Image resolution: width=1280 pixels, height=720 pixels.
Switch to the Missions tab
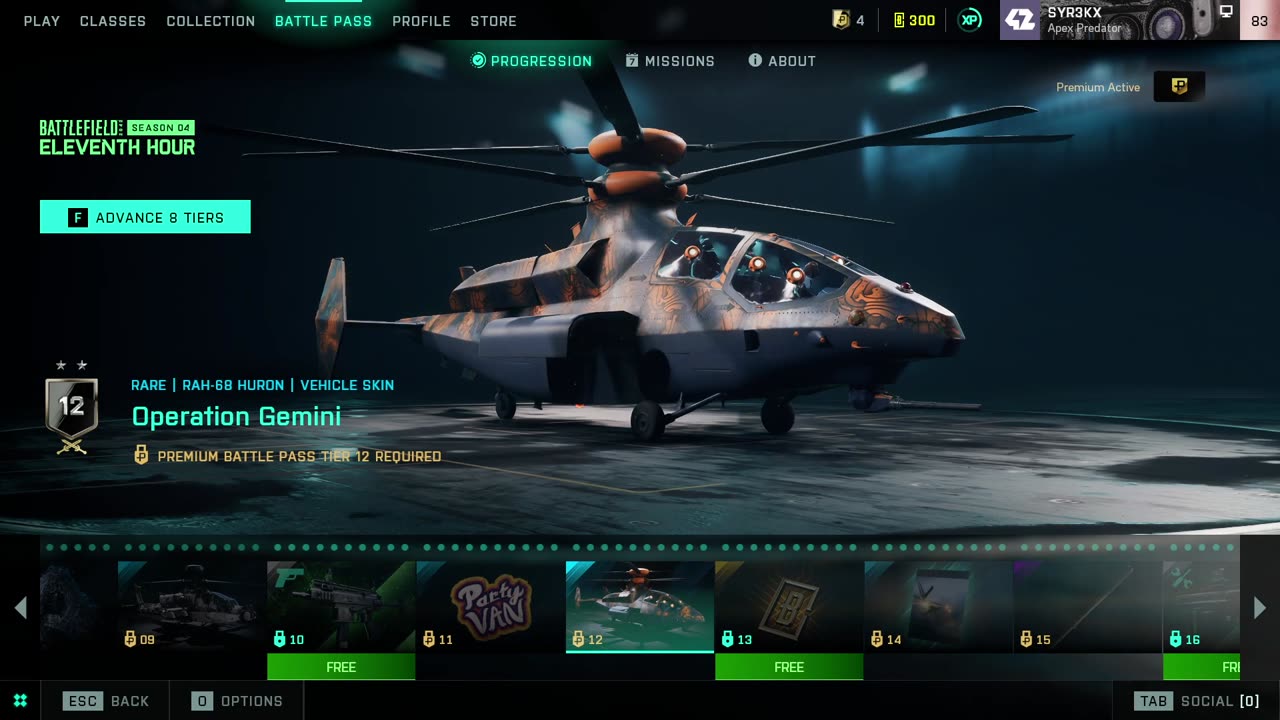[670, 61]
